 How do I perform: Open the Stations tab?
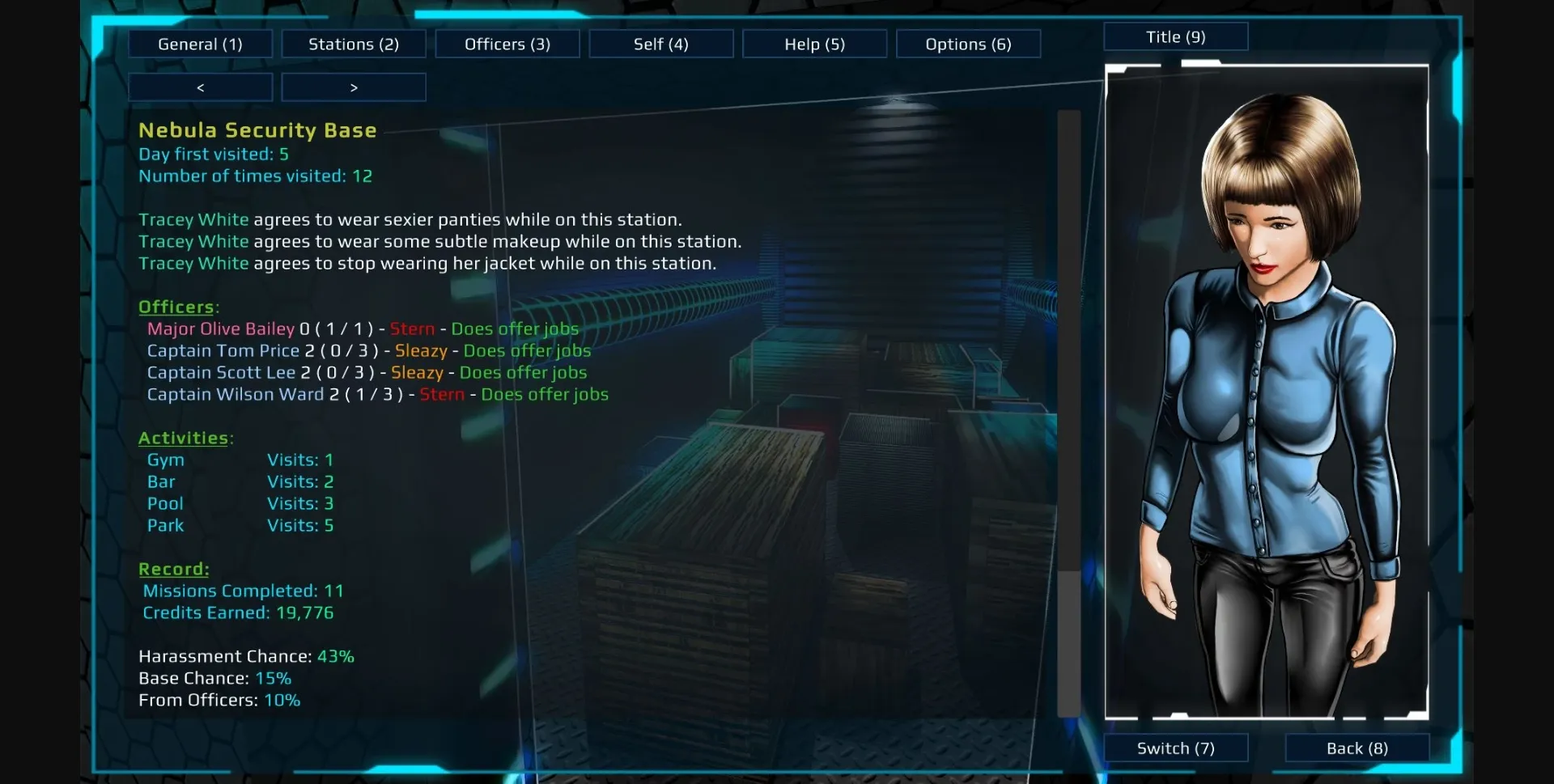(x=353, y=44)
